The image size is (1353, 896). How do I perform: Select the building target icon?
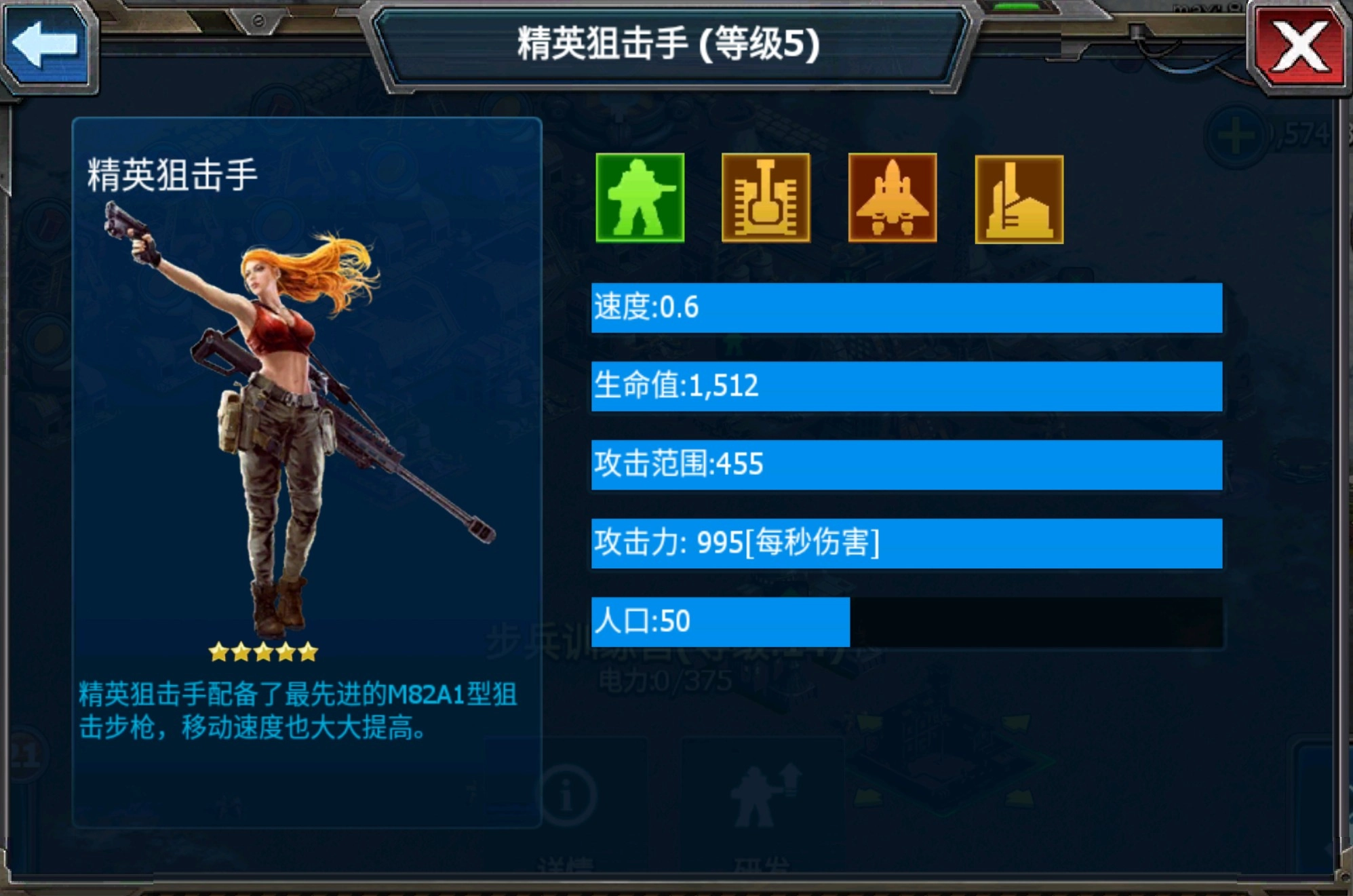[1019, 199]
